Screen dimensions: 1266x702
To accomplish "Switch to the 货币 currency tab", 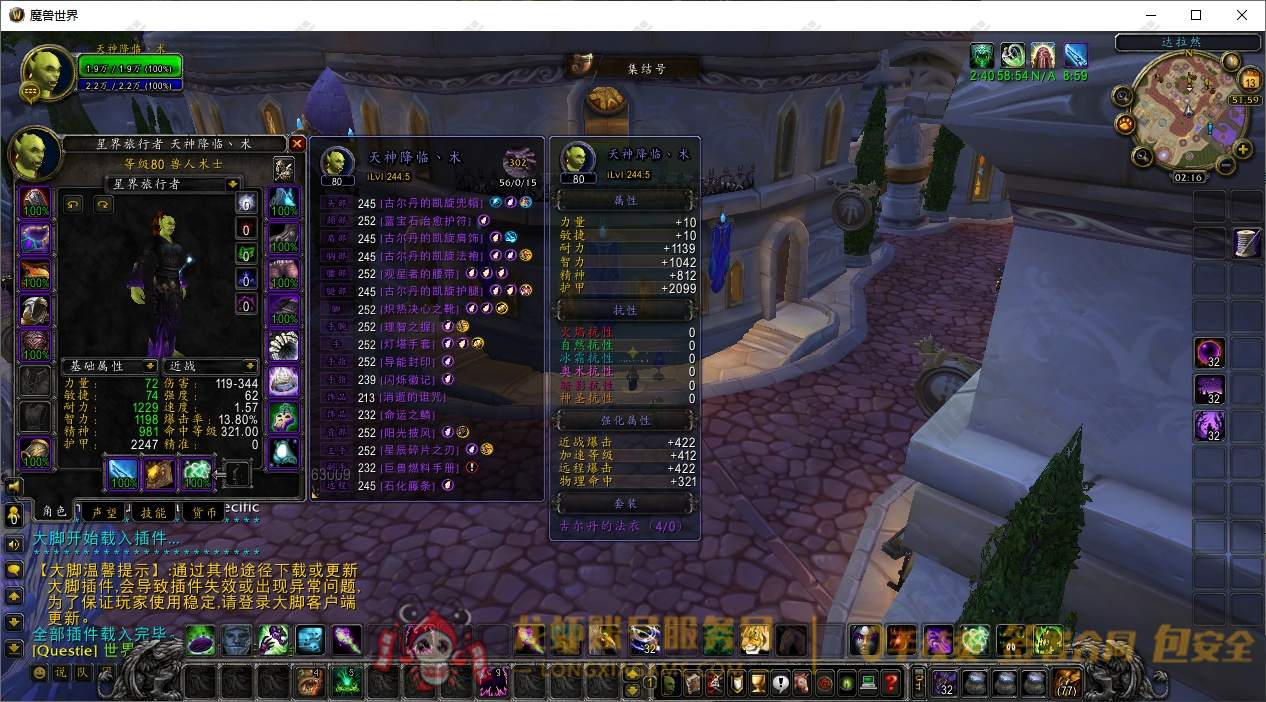I will pos(203,512).
